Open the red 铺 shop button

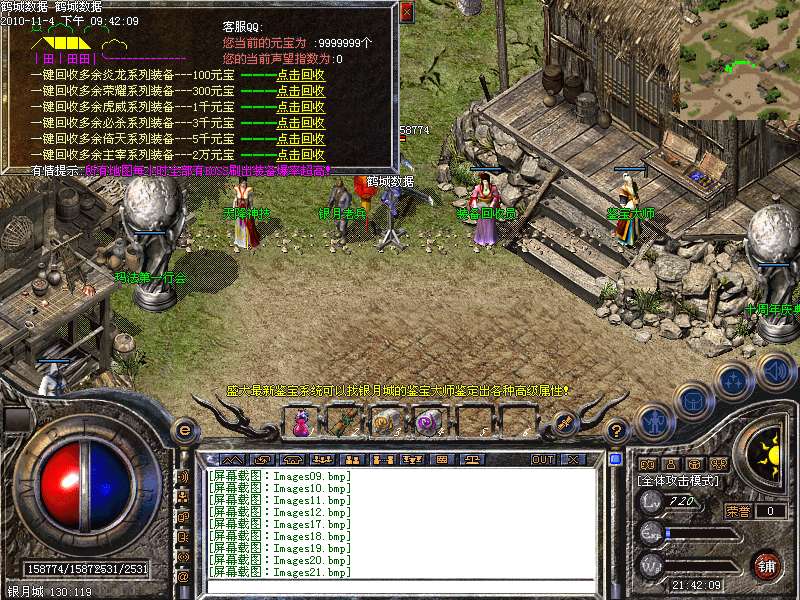767,564
